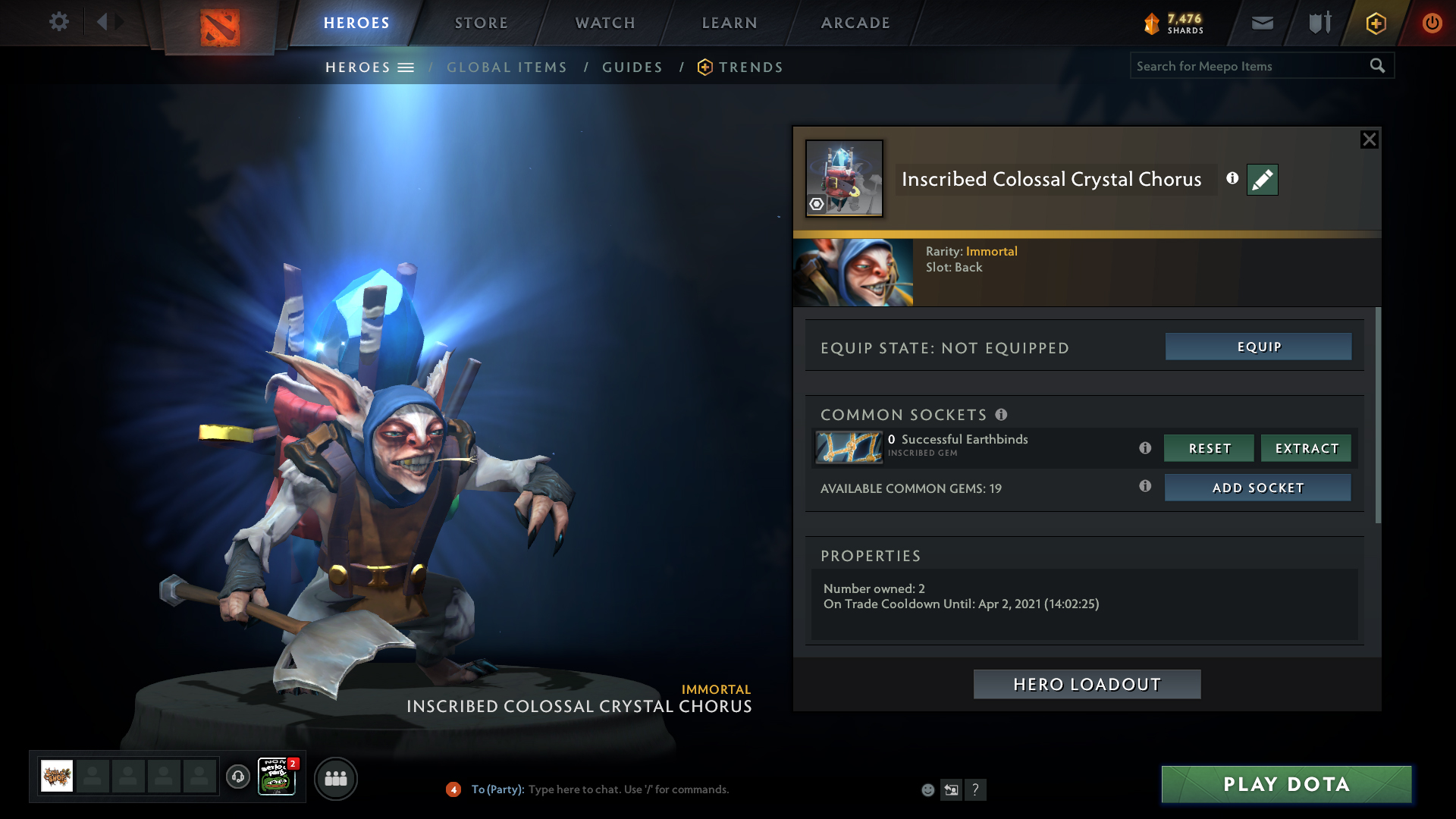Open the mail envelope inbox
The width and height of the screenshot is (1456, 819).
(1262, 23)
